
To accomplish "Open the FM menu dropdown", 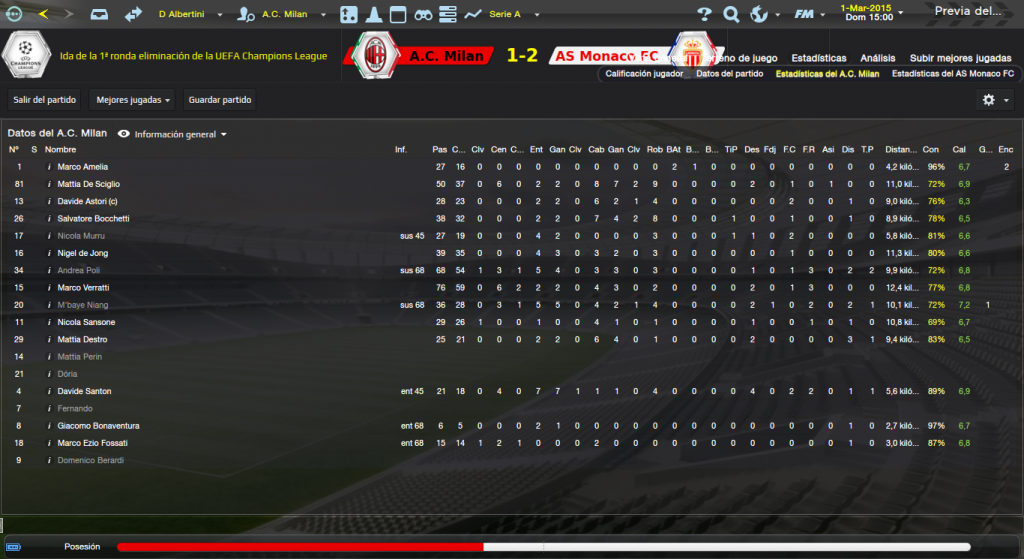I will (806, 14).
